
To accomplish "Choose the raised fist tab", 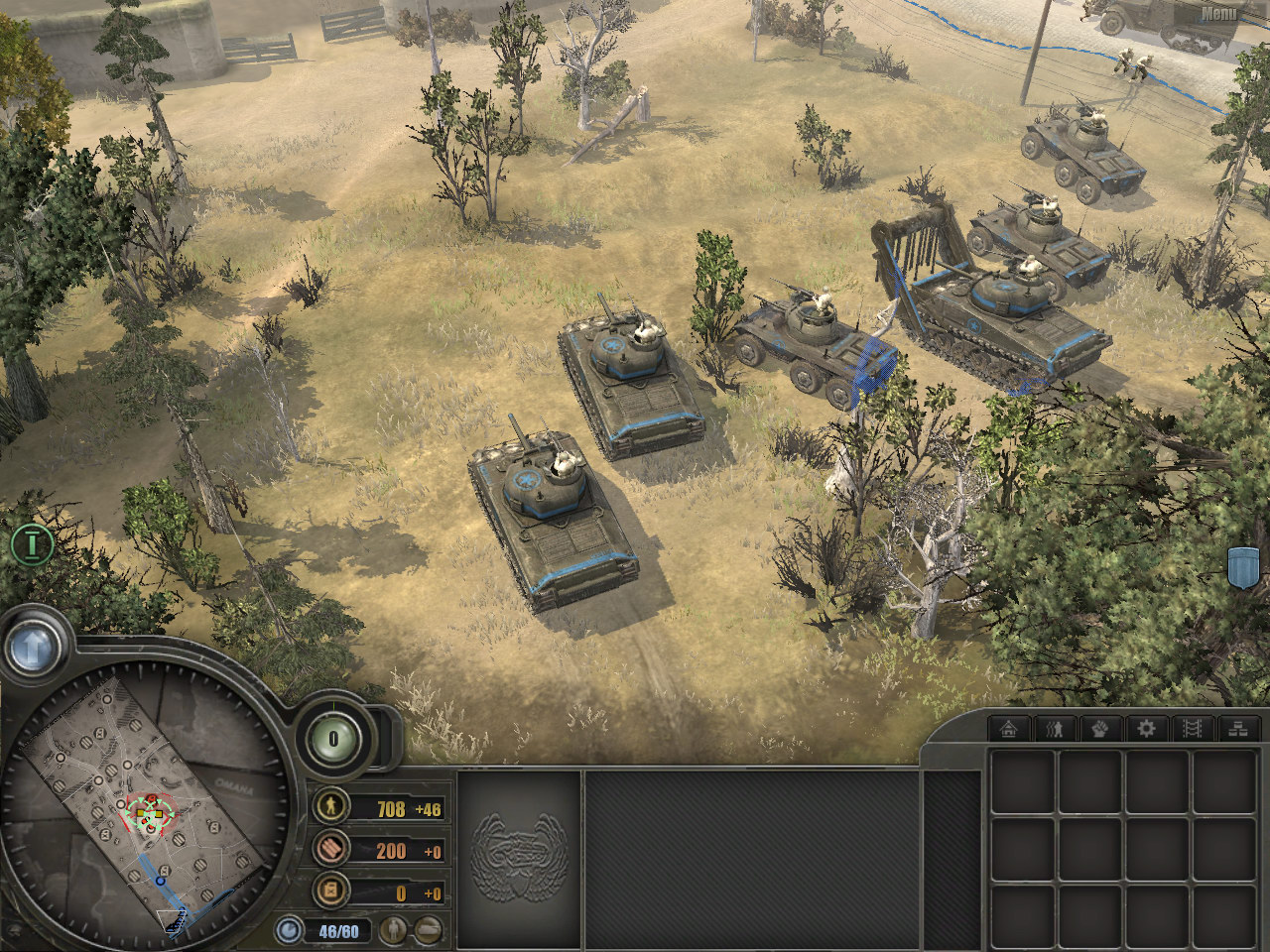I will [x=1100, y=729].
